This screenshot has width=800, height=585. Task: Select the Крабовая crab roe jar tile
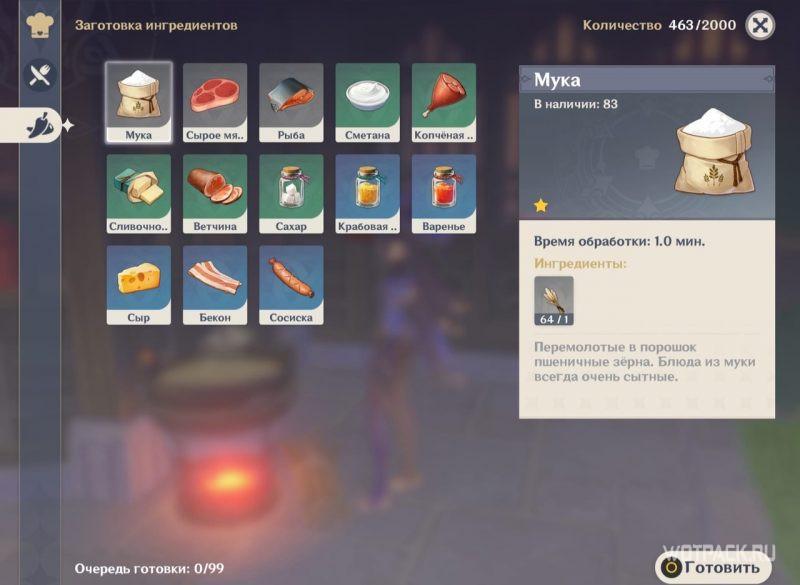coord(367,194)
